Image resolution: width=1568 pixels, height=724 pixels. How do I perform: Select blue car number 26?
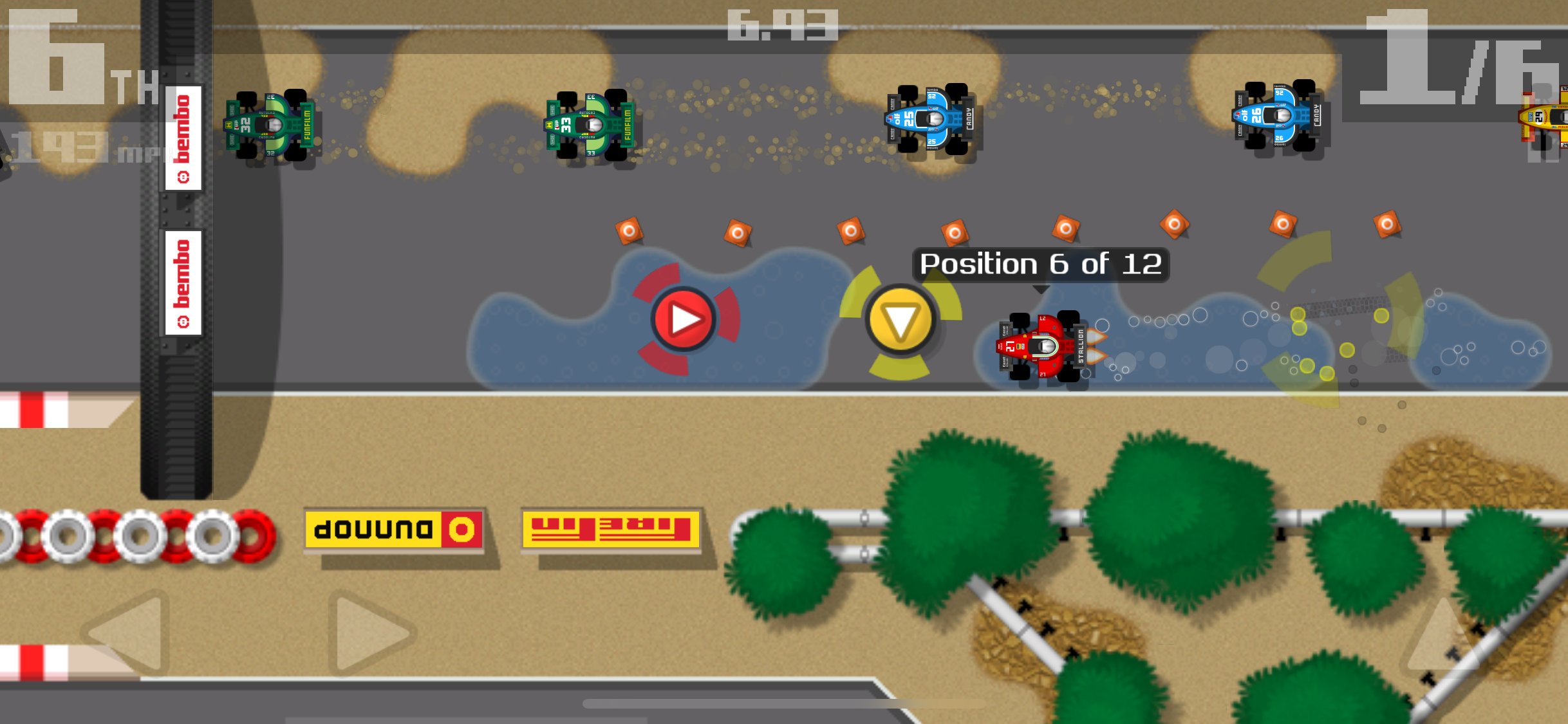[1278, 125]
